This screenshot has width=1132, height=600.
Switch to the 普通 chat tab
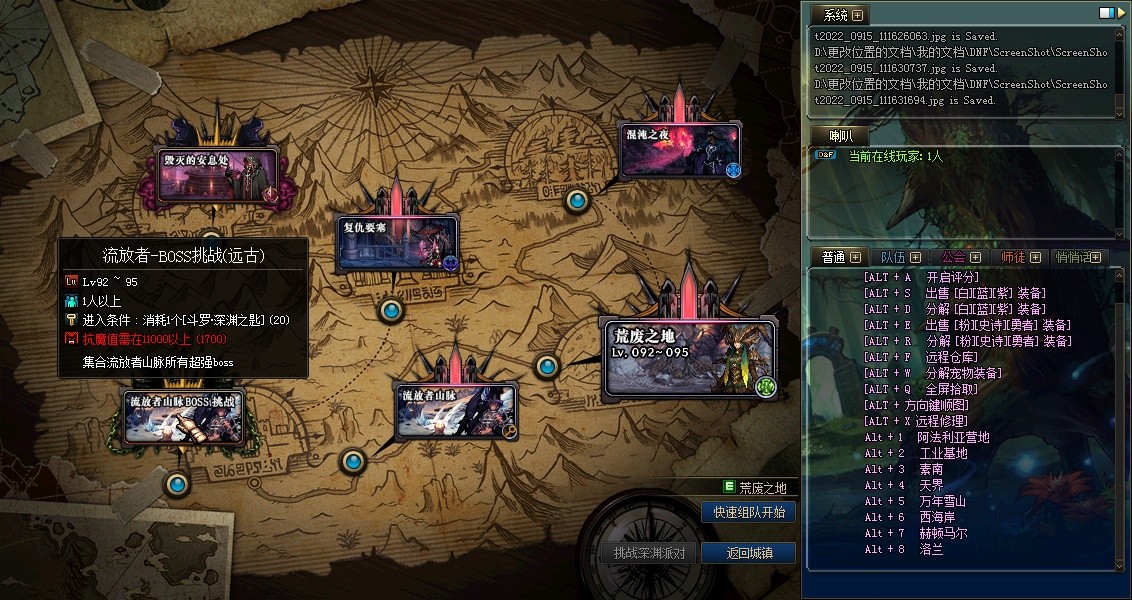point(833,257)
